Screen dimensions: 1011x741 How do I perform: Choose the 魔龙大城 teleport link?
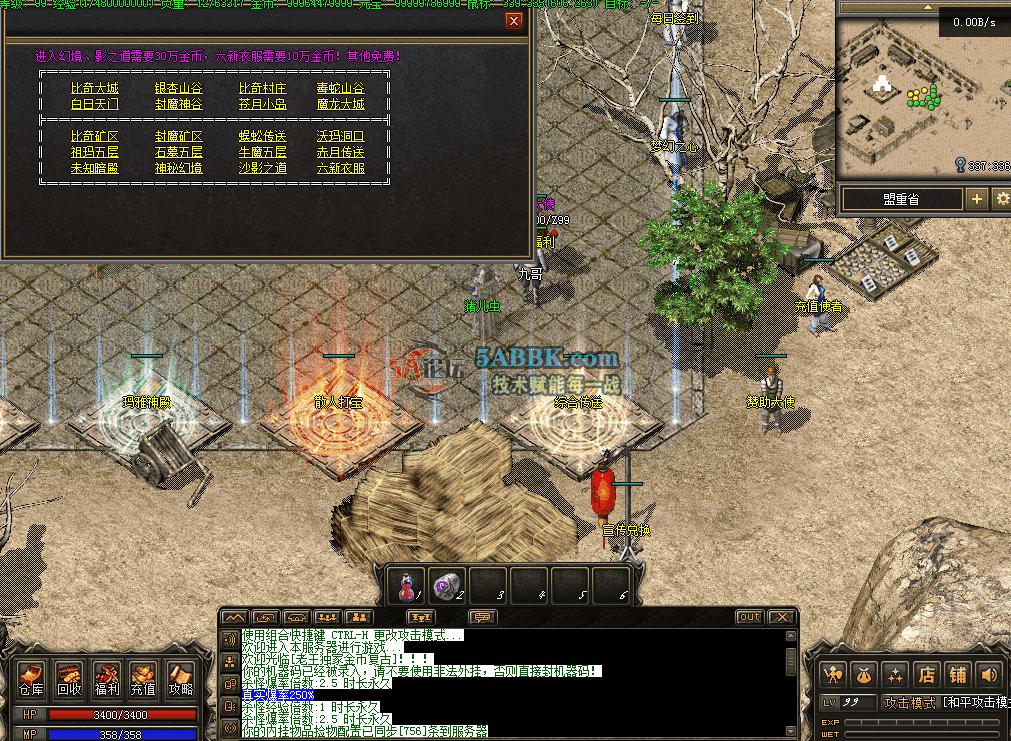click(340, 104)
